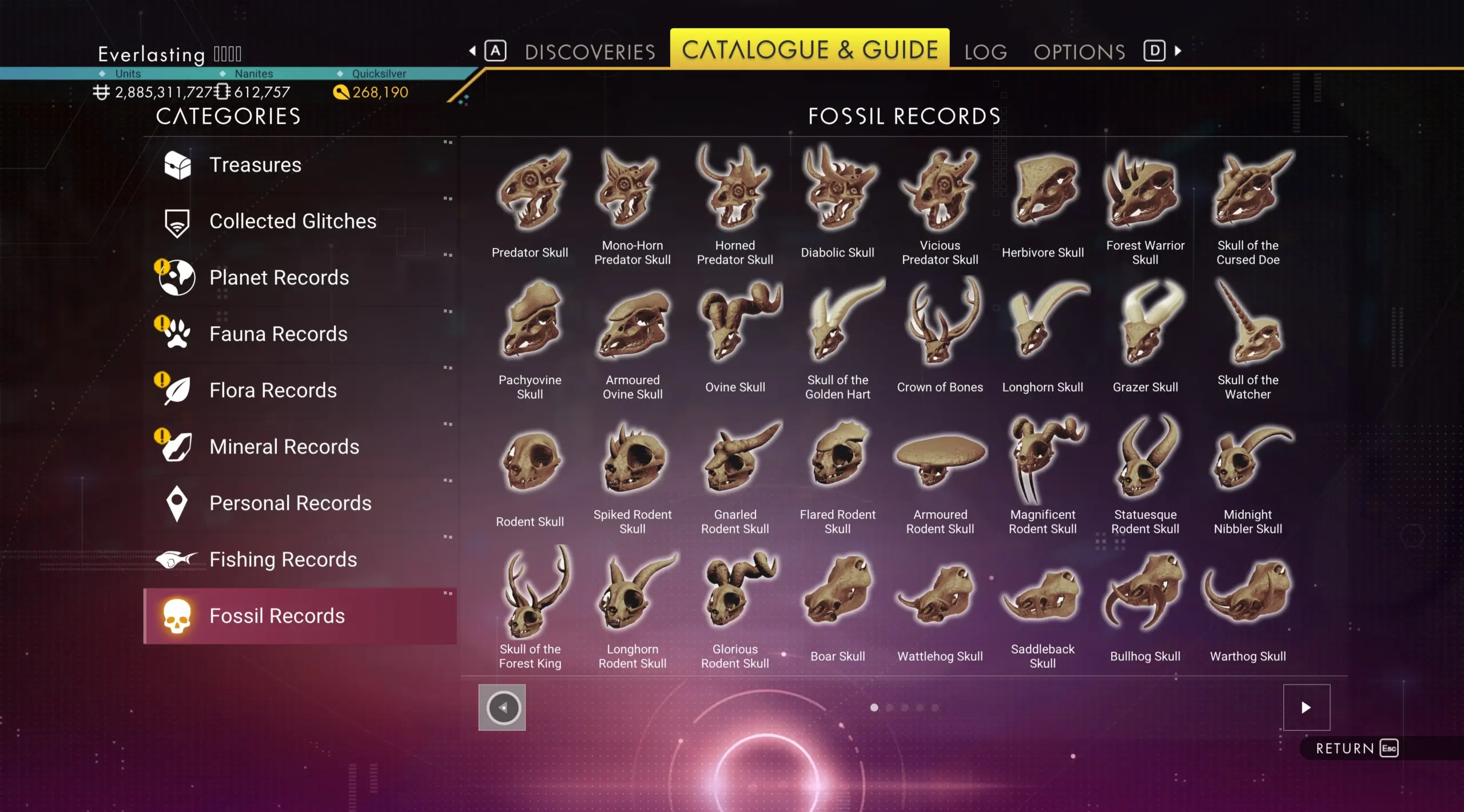This screenshot has width=1464, height=812.
Task: Go to the Options tab
Action: [x=1079, y=52]
